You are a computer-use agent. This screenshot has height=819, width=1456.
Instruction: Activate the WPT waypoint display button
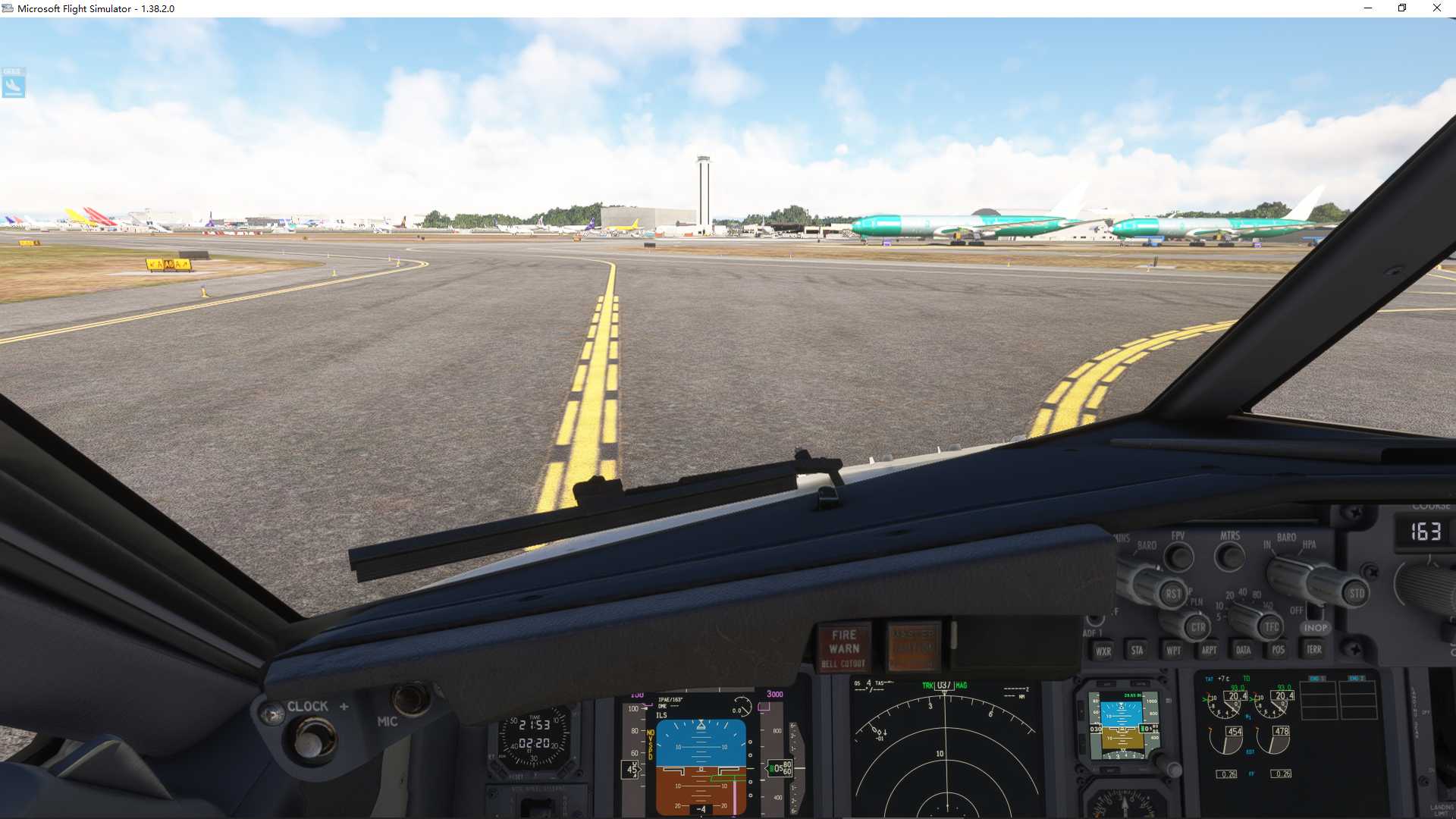pyautogui.click(x=1175, y=650)
